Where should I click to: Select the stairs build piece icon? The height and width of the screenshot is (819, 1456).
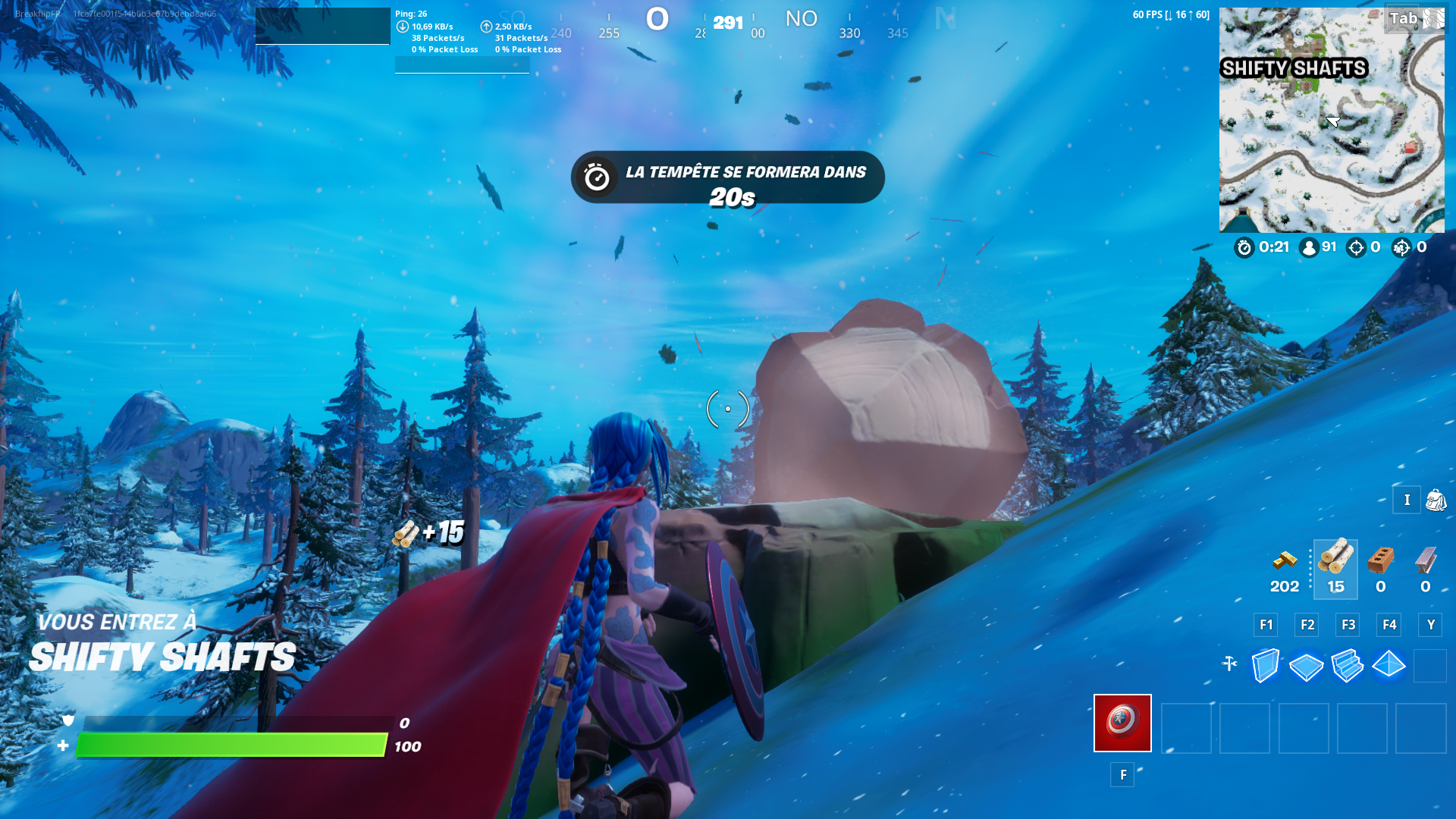click(1348, 665)
